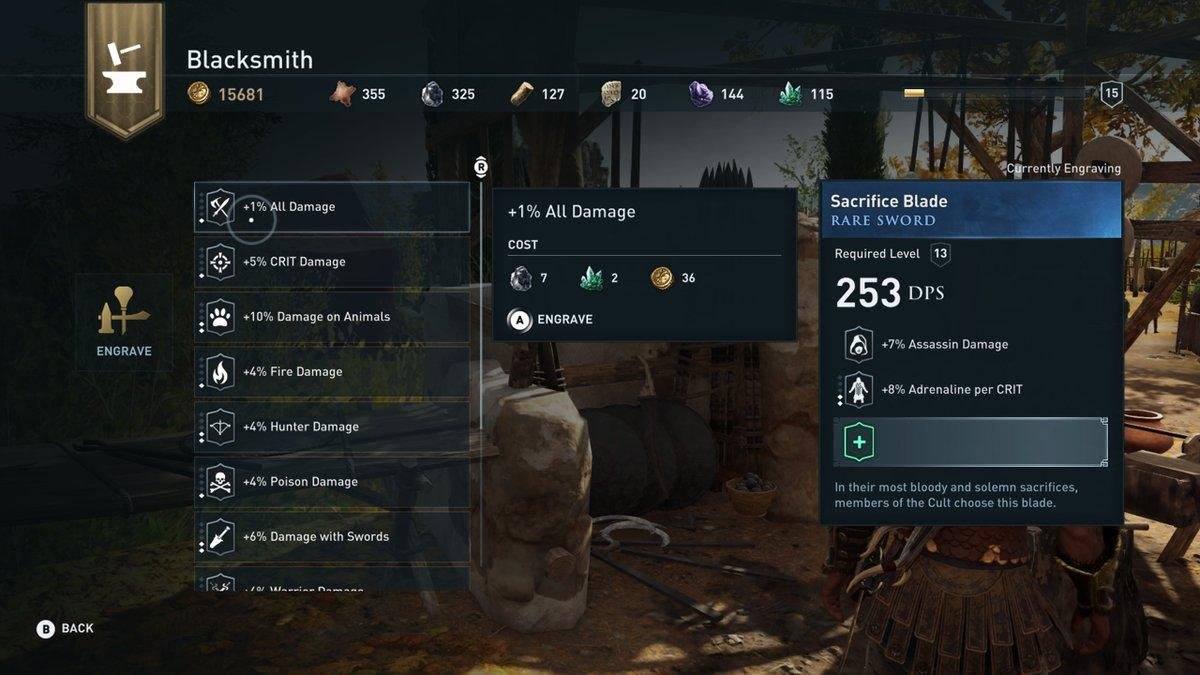Image resolution: width=1200 pixels, height=675 pixels.
Task: Go back using the Back button
Action: click(x=66, y=628)
